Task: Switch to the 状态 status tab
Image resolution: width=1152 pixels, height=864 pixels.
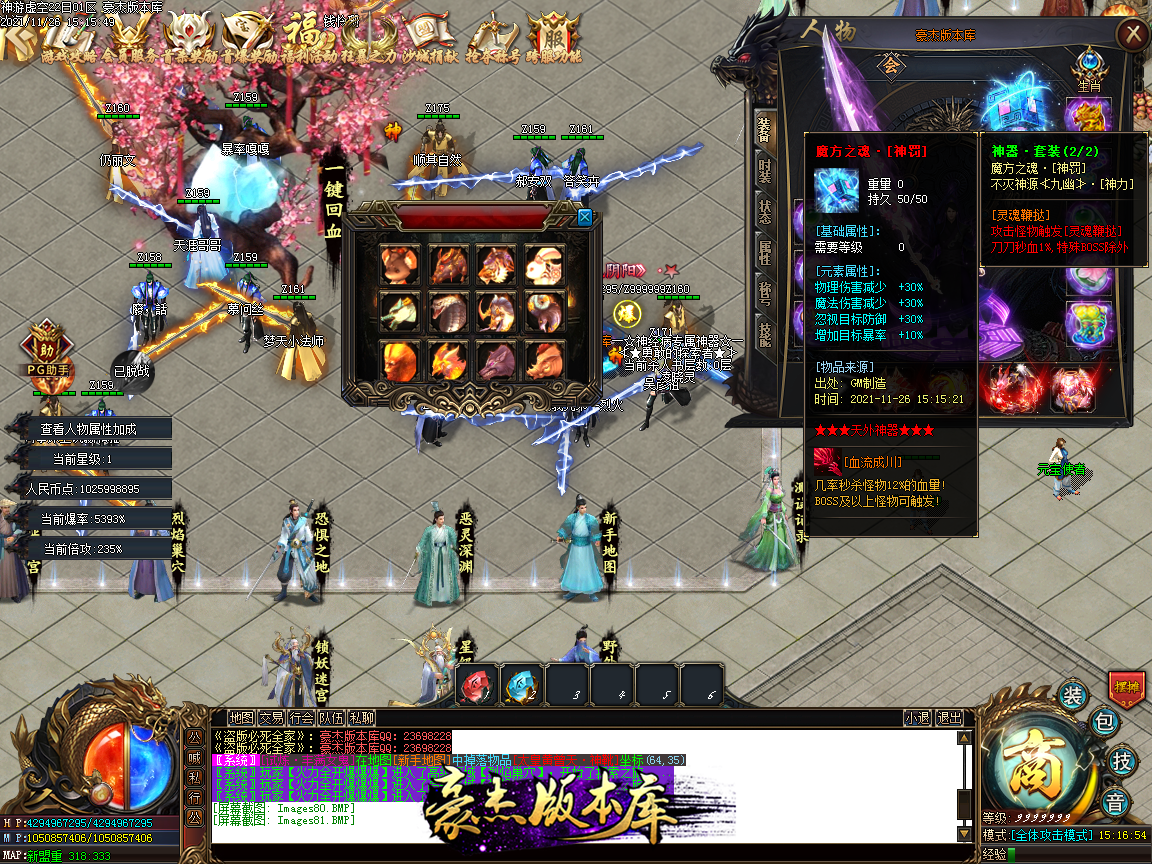Action: (x=765, y=212)
